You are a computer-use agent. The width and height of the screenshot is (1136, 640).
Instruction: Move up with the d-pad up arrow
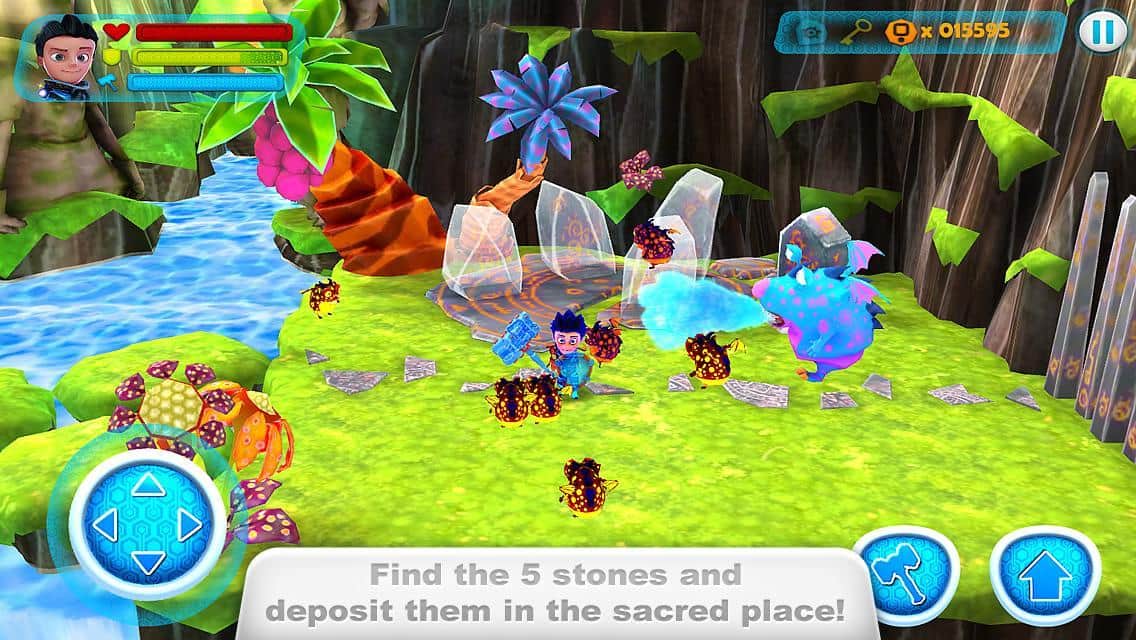[x=148, y=487]
